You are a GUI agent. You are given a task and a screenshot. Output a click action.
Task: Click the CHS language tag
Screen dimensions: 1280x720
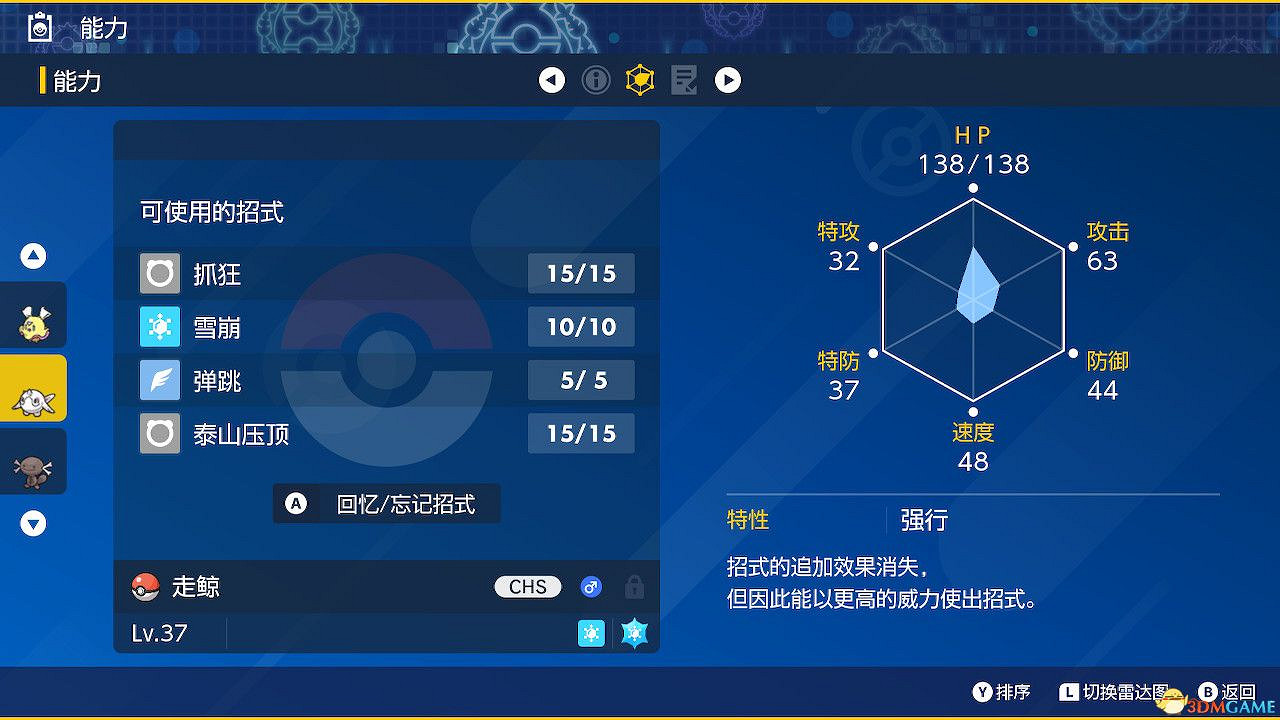pos(527,587)
